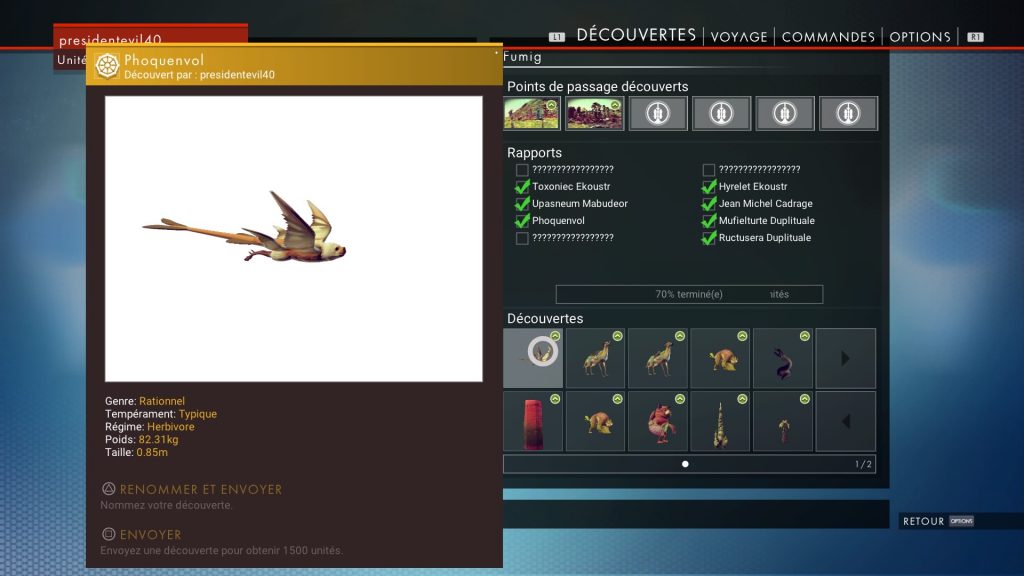Select the Upasneum Mabudeor report entry

coord(579,204)
